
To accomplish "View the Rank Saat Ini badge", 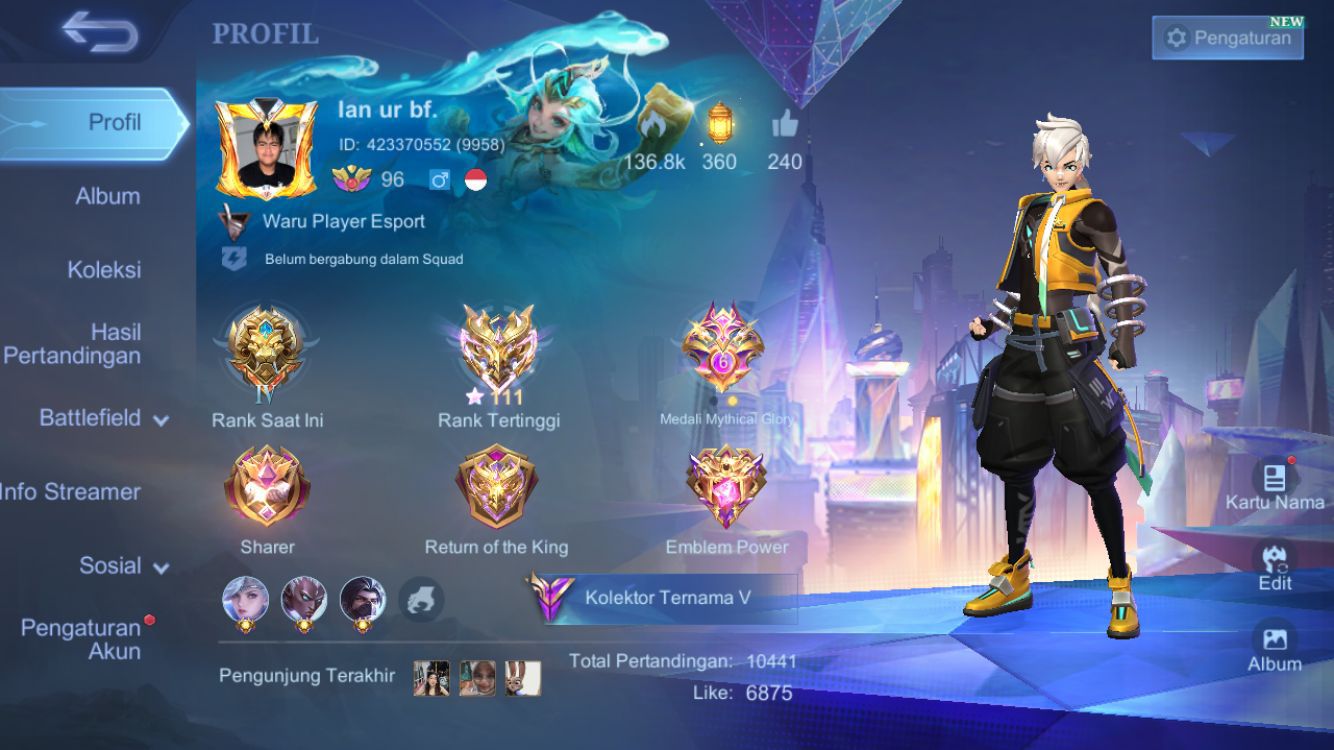I will 266,350.
